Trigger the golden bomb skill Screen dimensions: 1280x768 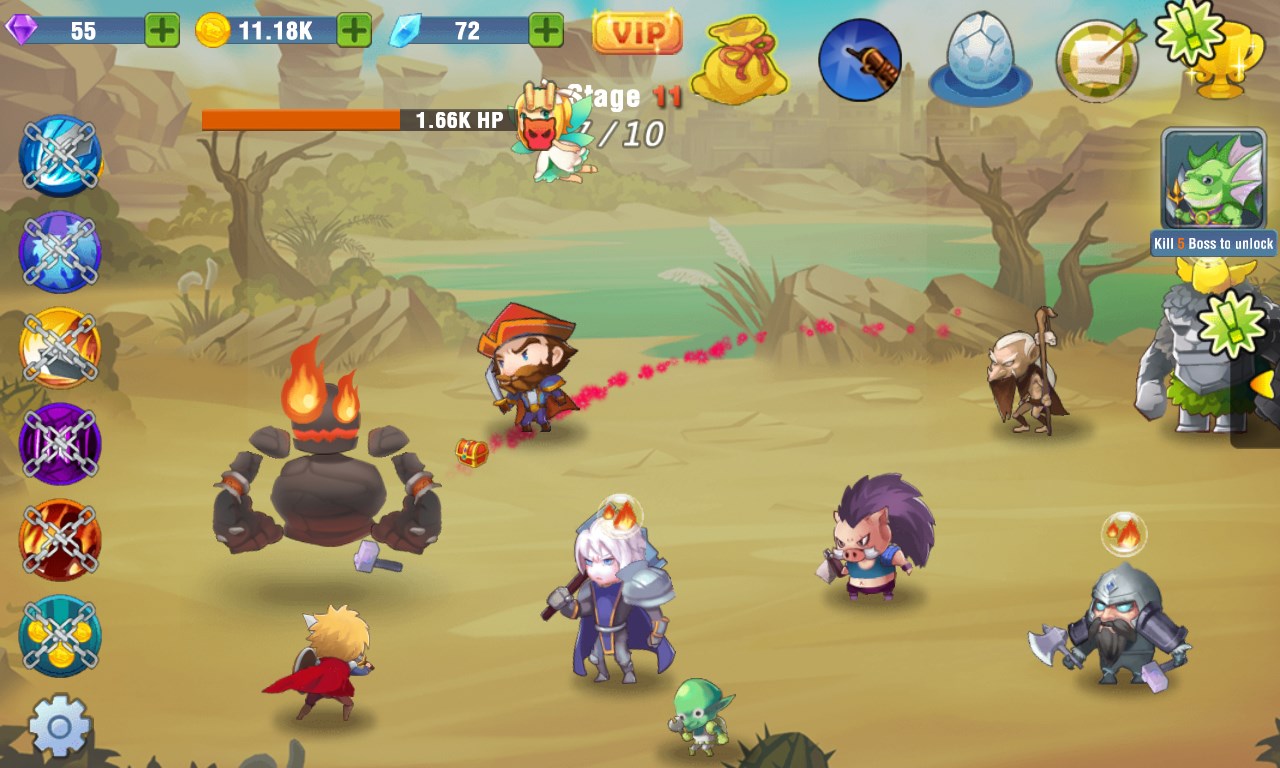(60, 345)
